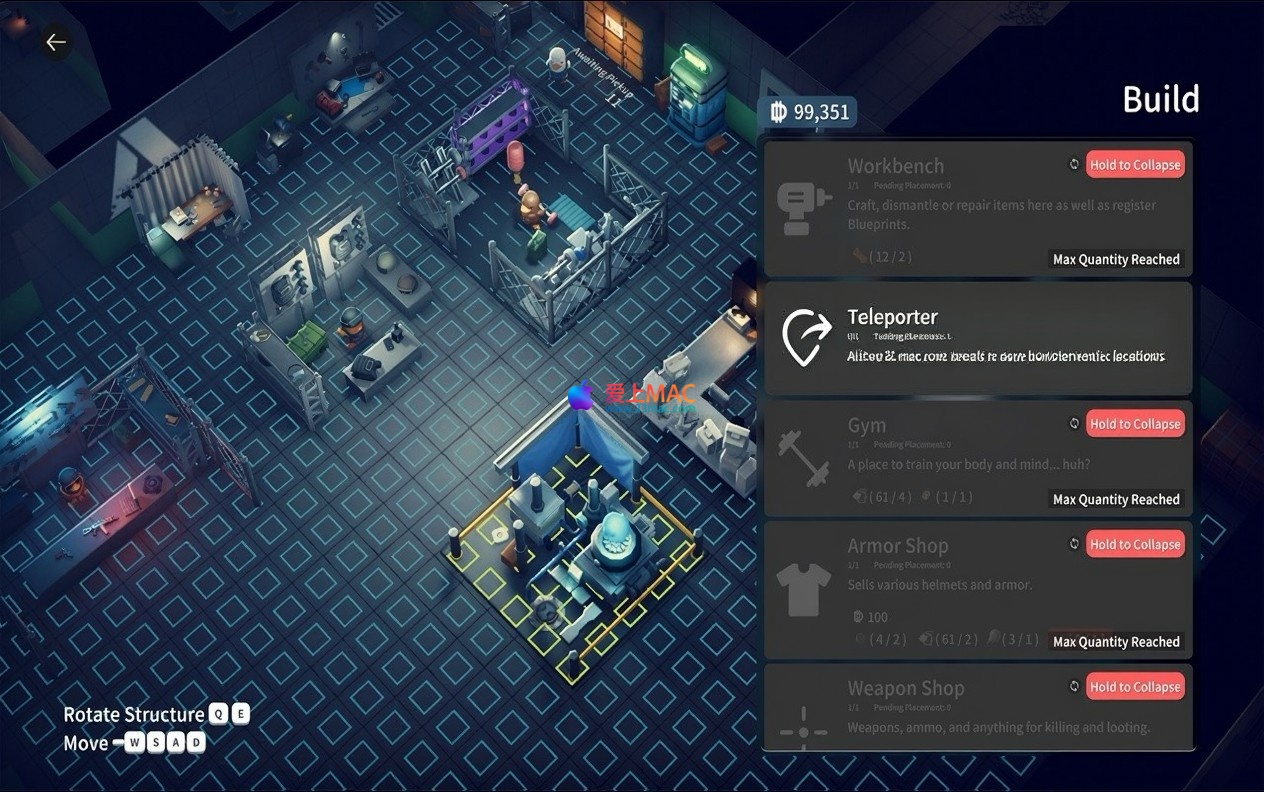Hold to Collapse the Weapon Shop

tap(1135, 687)
